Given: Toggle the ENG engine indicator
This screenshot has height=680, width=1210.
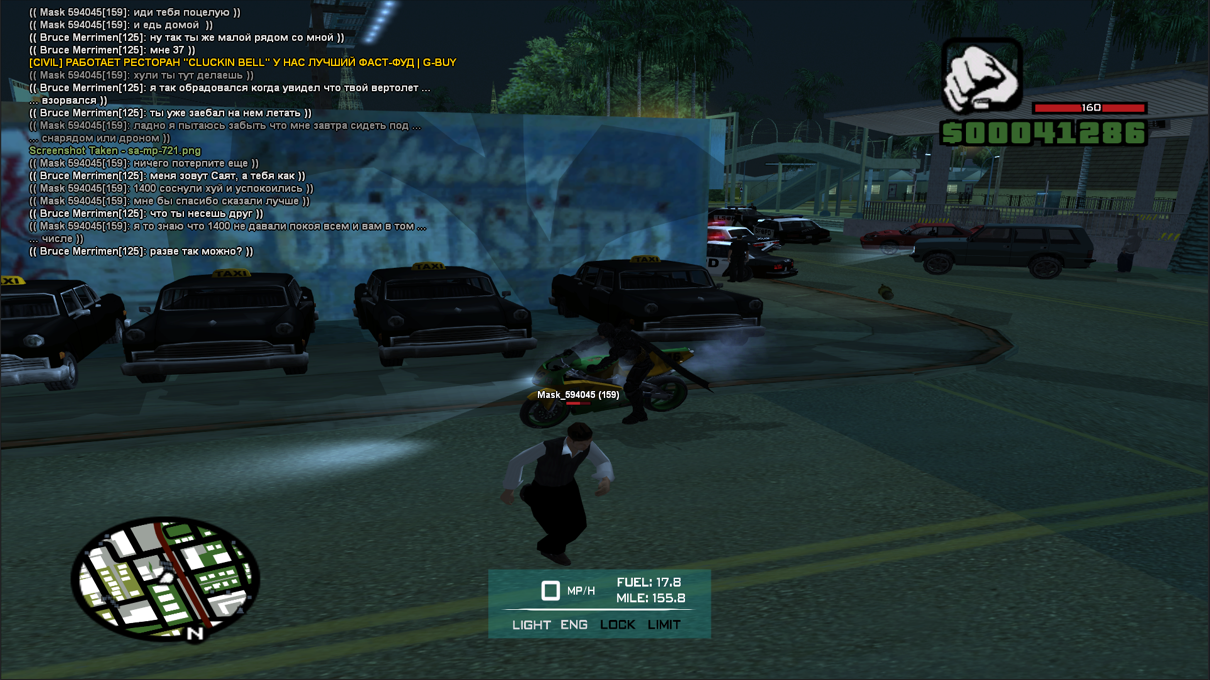Looking at the screenshot, I should (x=574, y=625).
